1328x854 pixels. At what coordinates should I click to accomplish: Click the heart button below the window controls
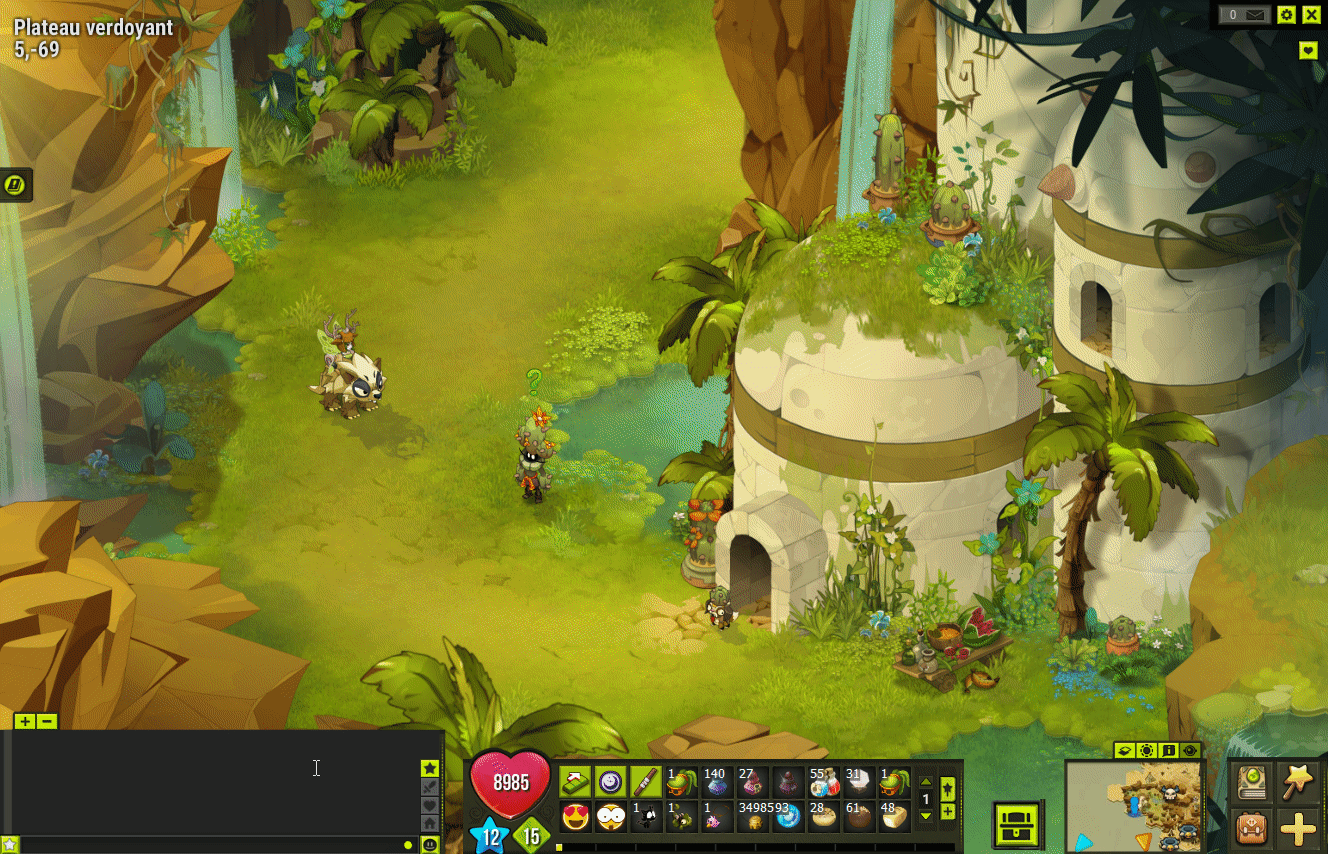tap(1308, 50)
